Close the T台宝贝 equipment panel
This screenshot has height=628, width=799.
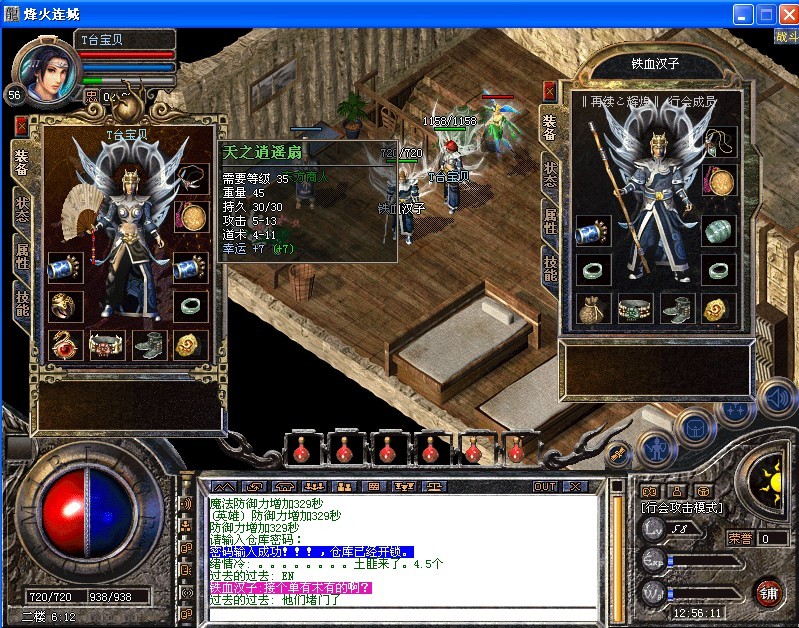click(x=22, y=126)
